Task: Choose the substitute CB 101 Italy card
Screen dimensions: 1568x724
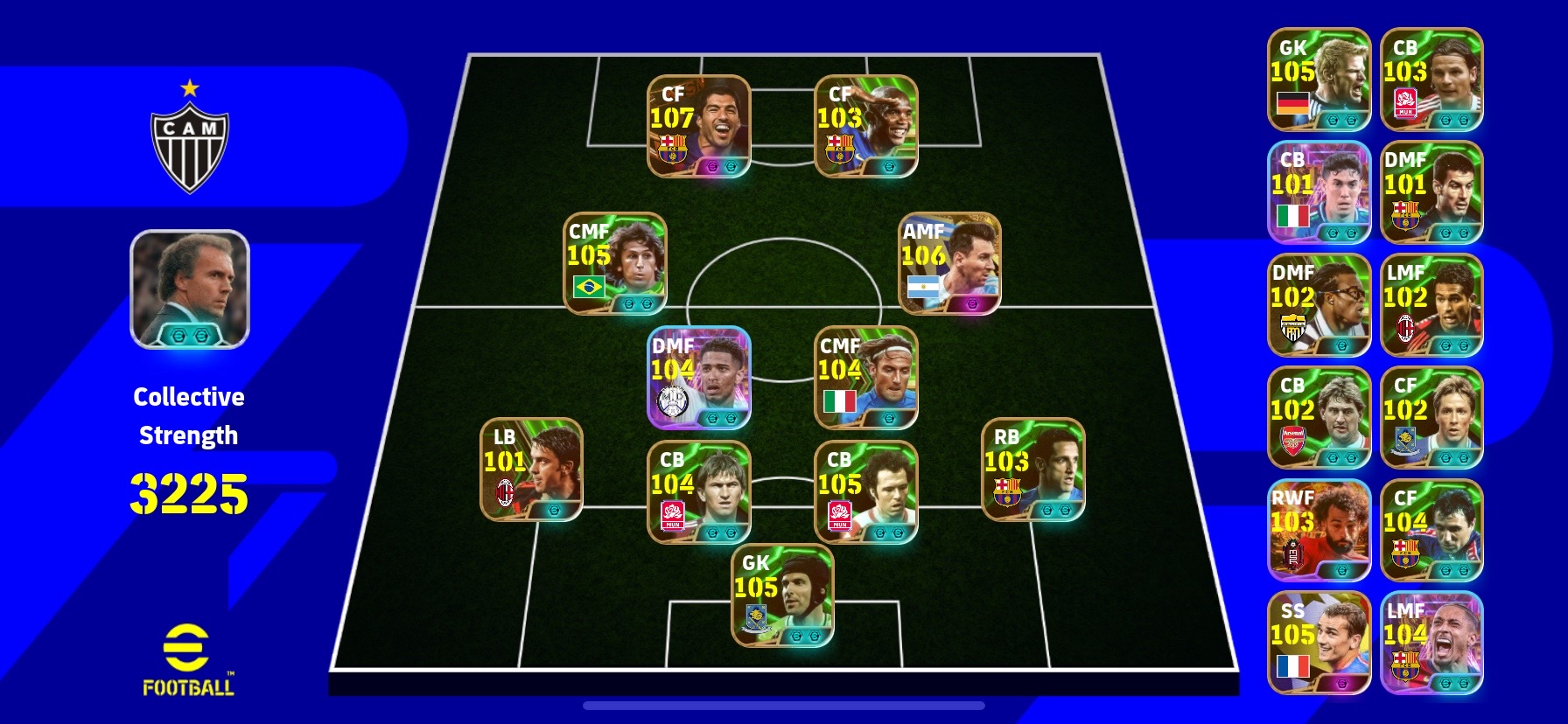Action: click(x=1319, y=192)
